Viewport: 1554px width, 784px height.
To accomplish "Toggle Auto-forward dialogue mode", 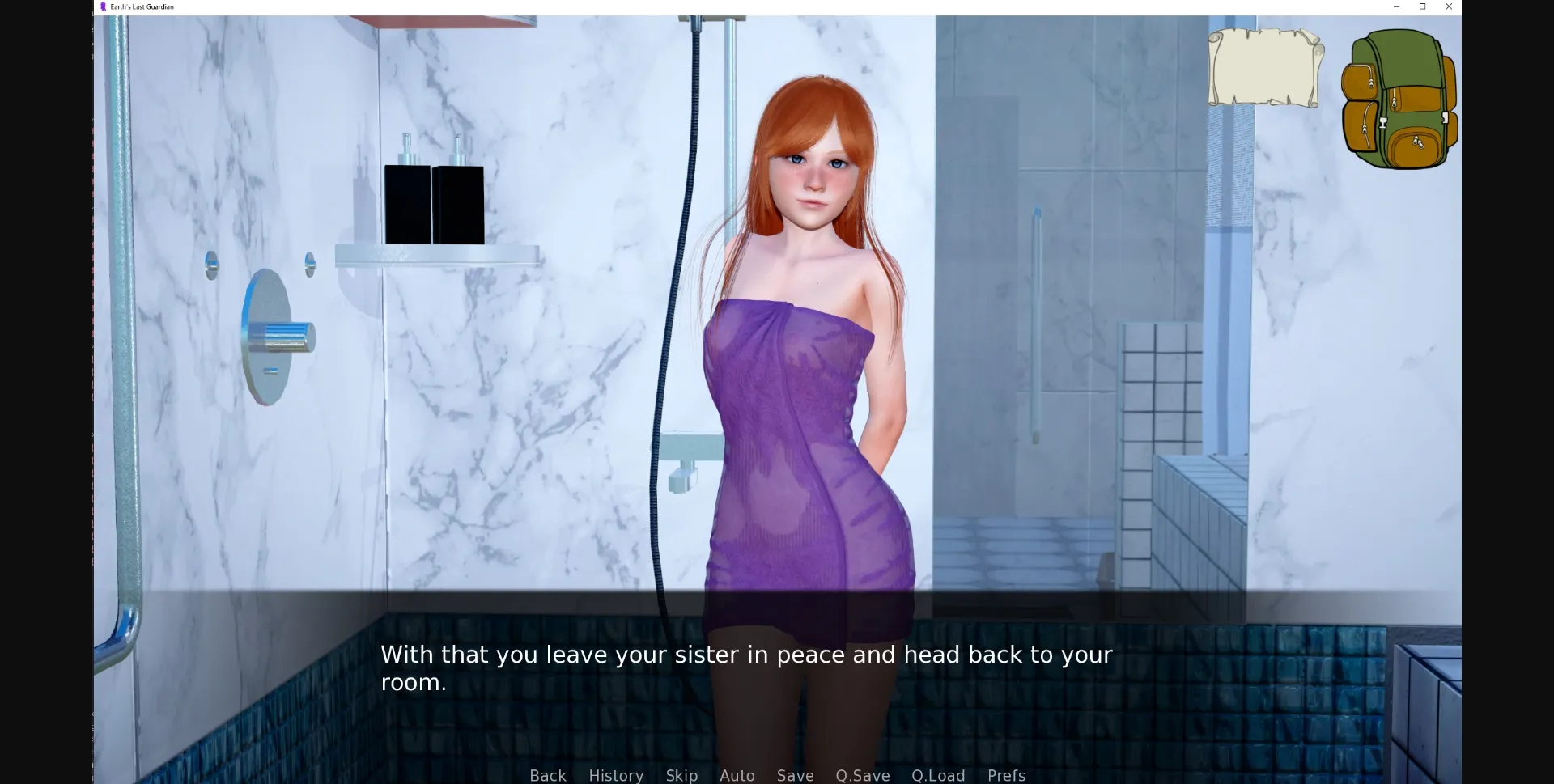I will click(736, 775).
